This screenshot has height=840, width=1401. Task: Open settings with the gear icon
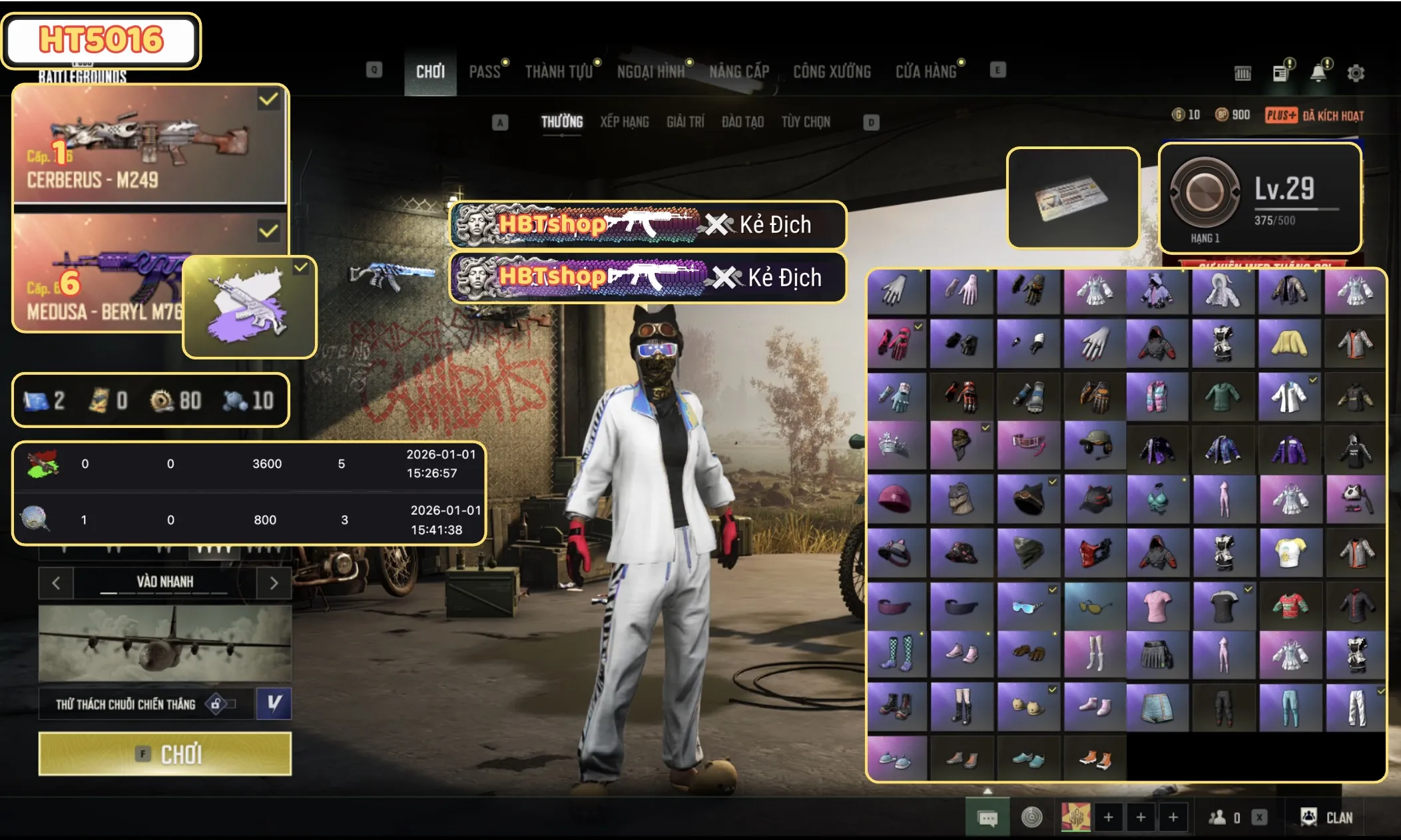click(x=1356, y=73)
